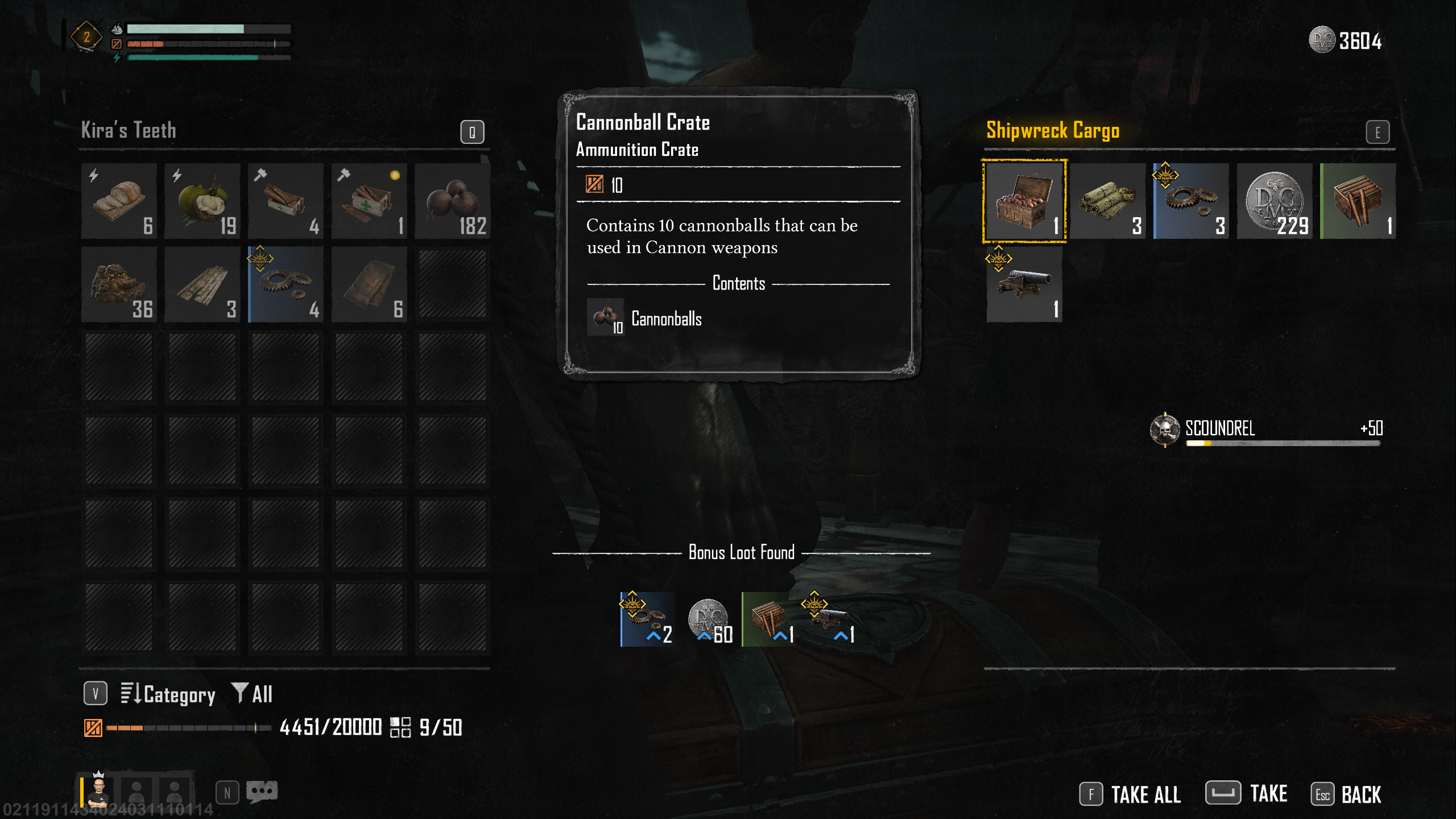Select the highlighted Cannonball Crate in Shipwreck Cargo
Viewport: 1456px width, 819px height.
click(1024, 201)
